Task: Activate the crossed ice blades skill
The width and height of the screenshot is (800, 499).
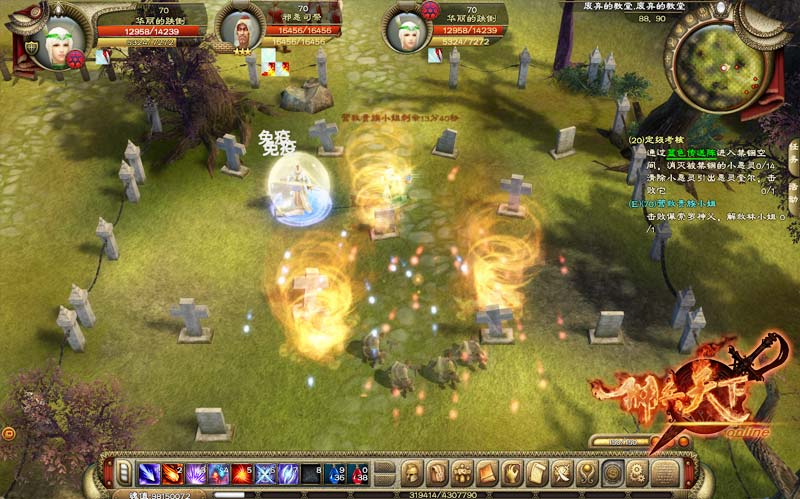Action: 266,473
